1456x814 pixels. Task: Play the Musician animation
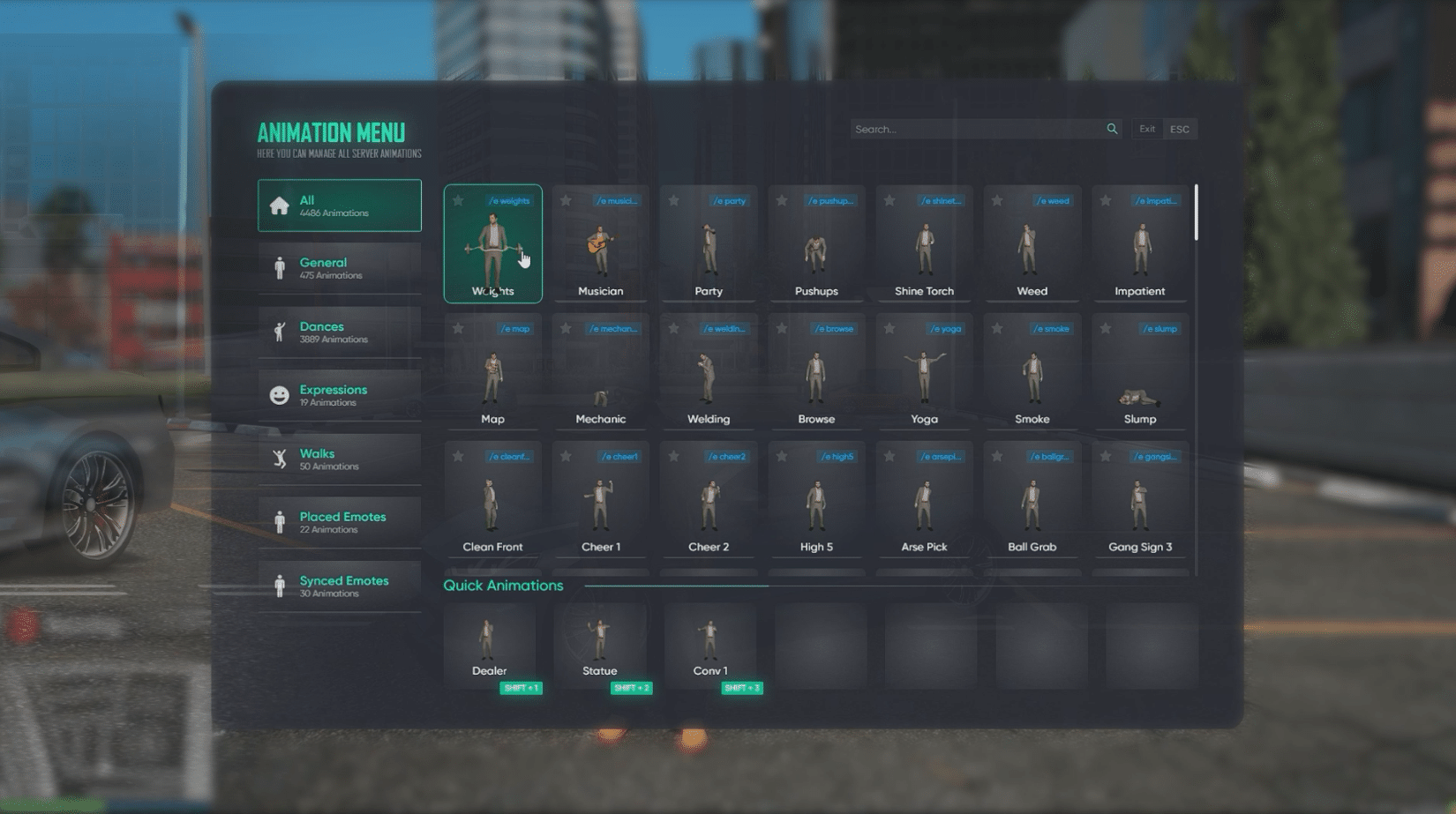coord(600,249)
